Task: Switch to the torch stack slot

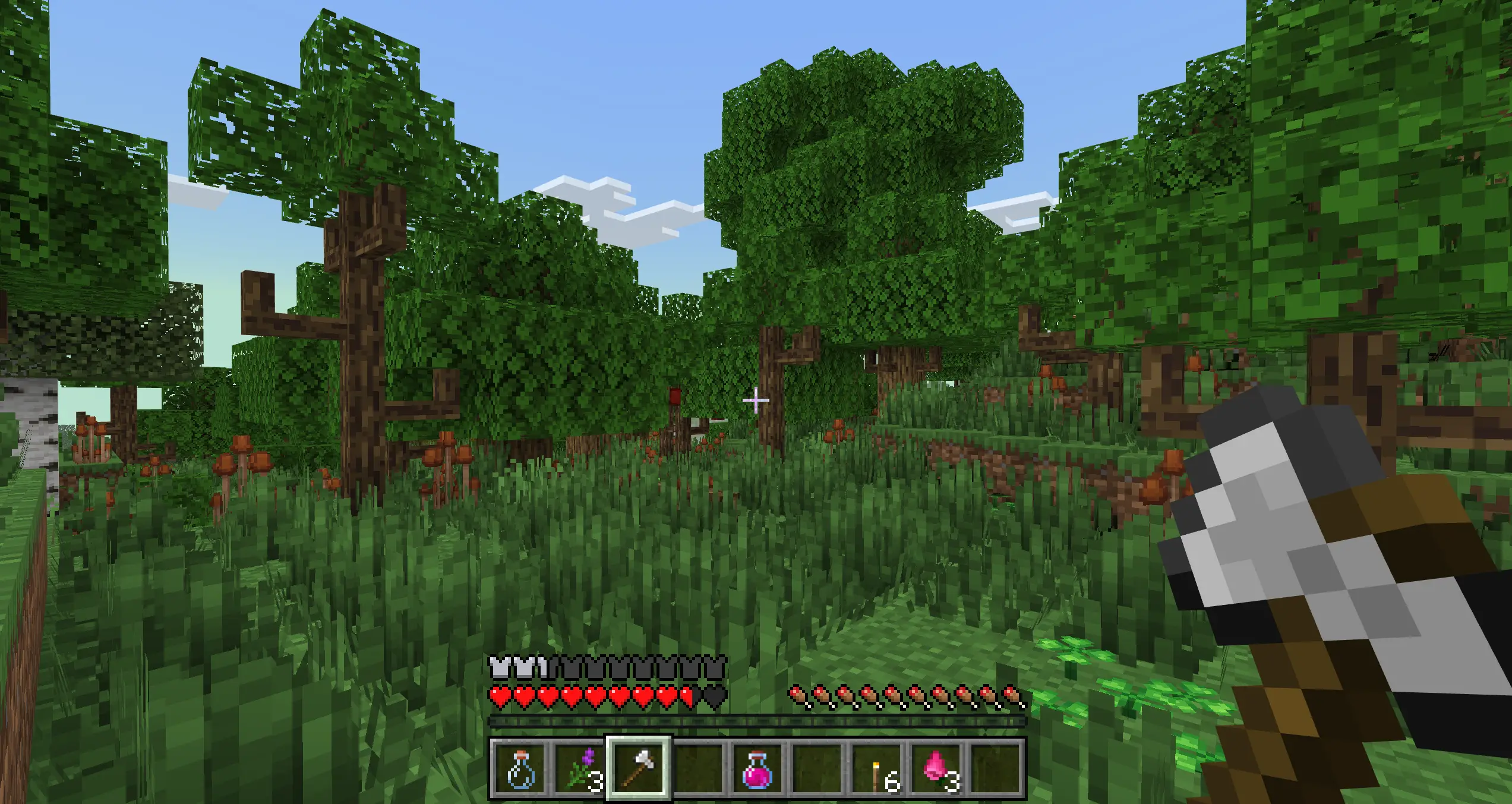Action: [877, 768]
